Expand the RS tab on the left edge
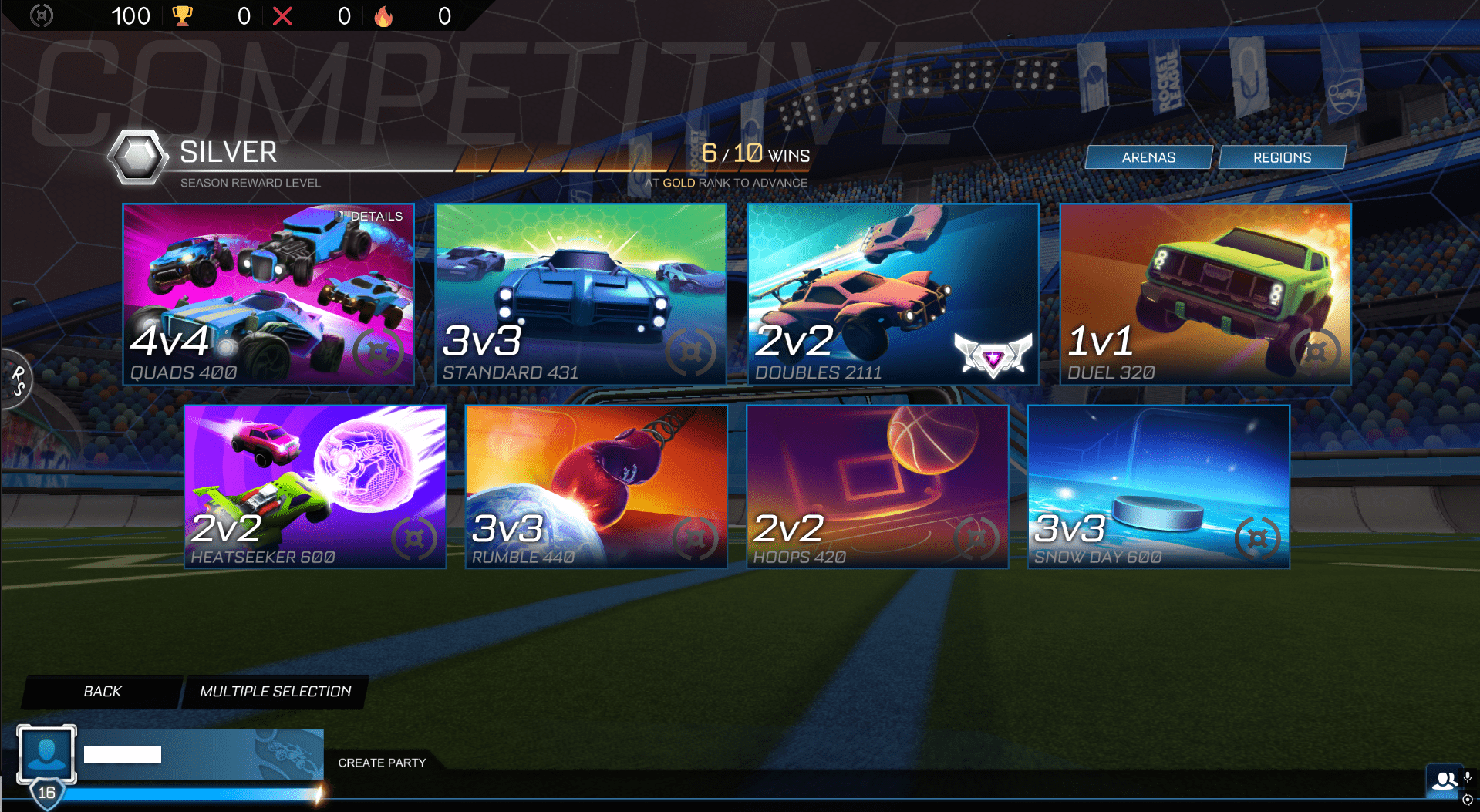 16,381
